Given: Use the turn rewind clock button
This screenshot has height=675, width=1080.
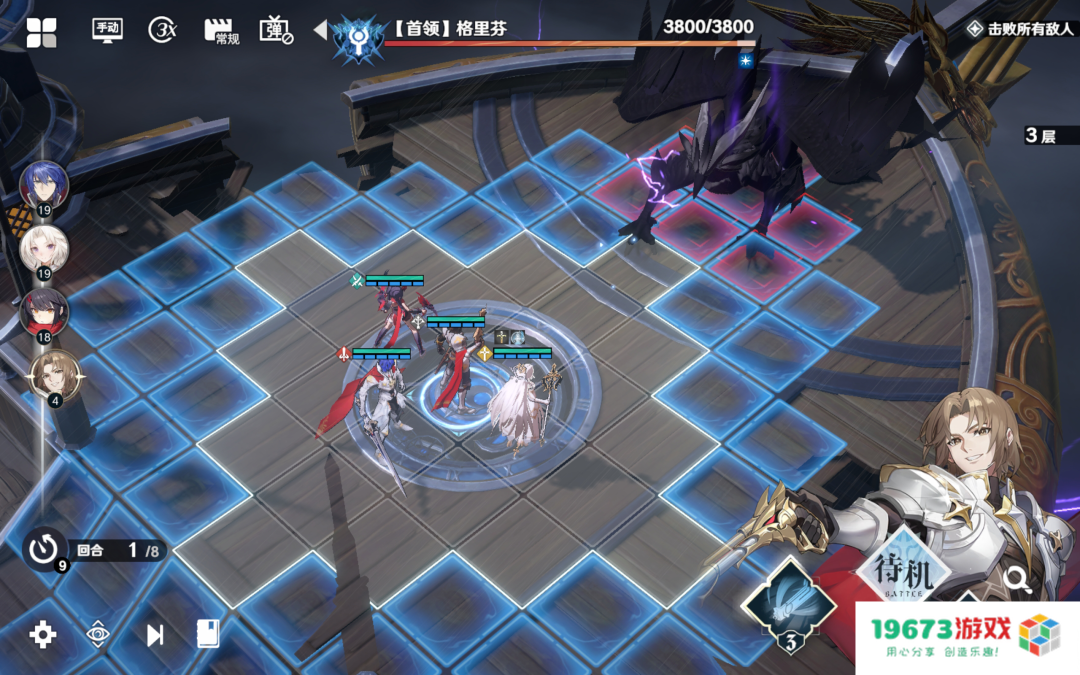Looking at the screenshot, I should click(44, 549).
